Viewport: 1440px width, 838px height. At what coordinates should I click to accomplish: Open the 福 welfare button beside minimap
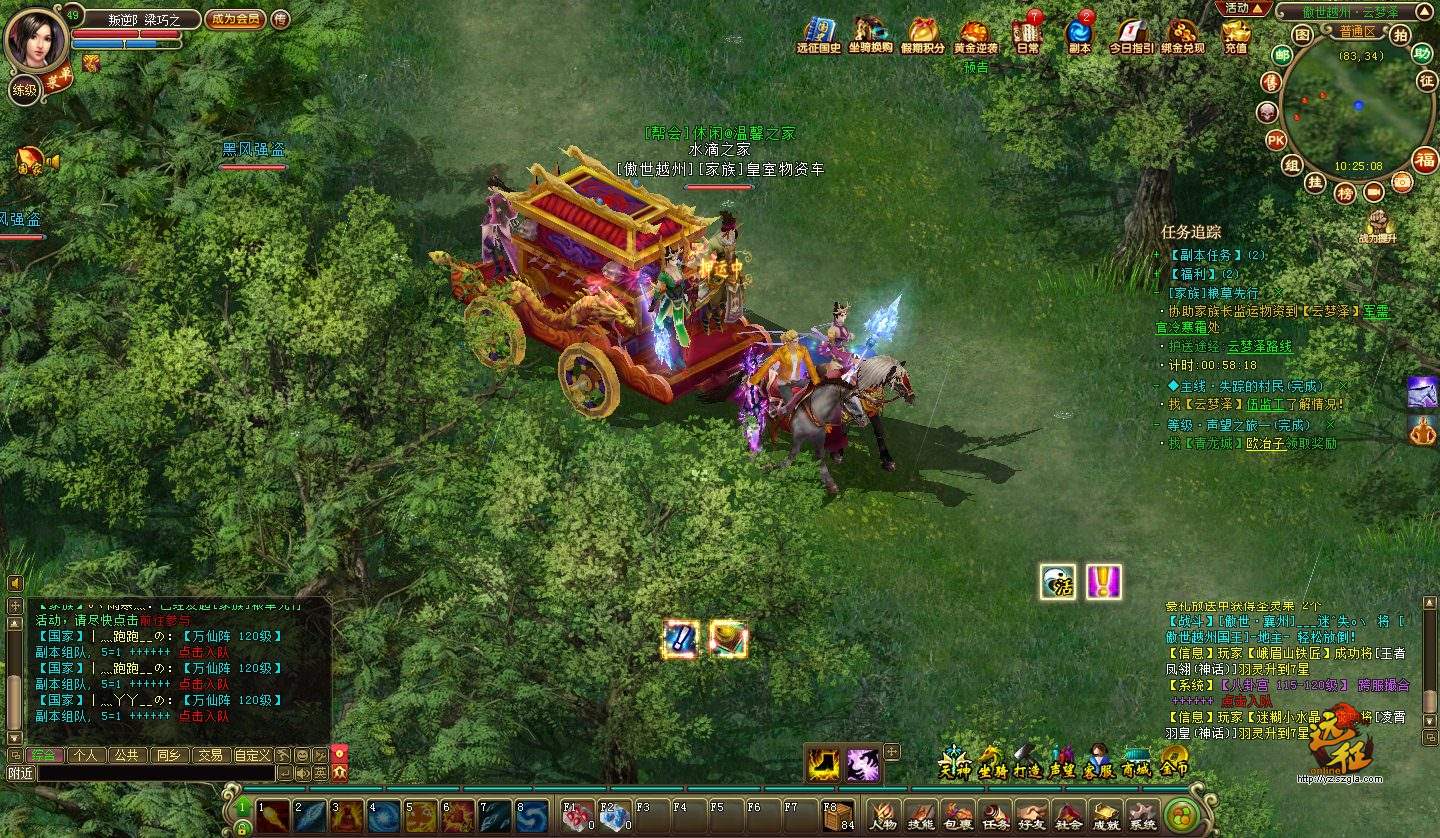click(1425, 159)
